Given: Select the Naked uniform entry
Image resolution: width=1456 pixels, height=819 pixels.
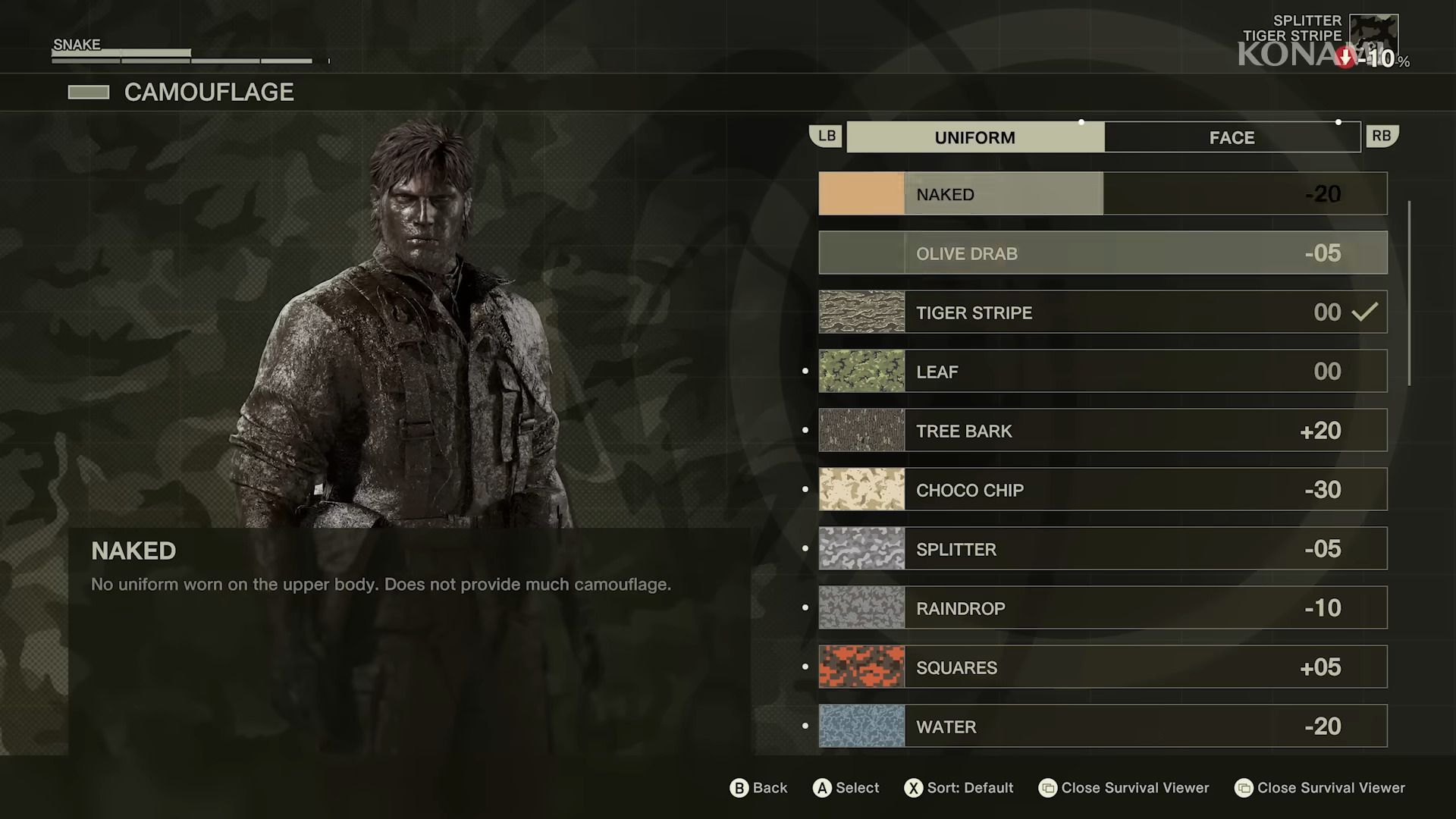Looking at the screenshot, I should click(1102, 193).
